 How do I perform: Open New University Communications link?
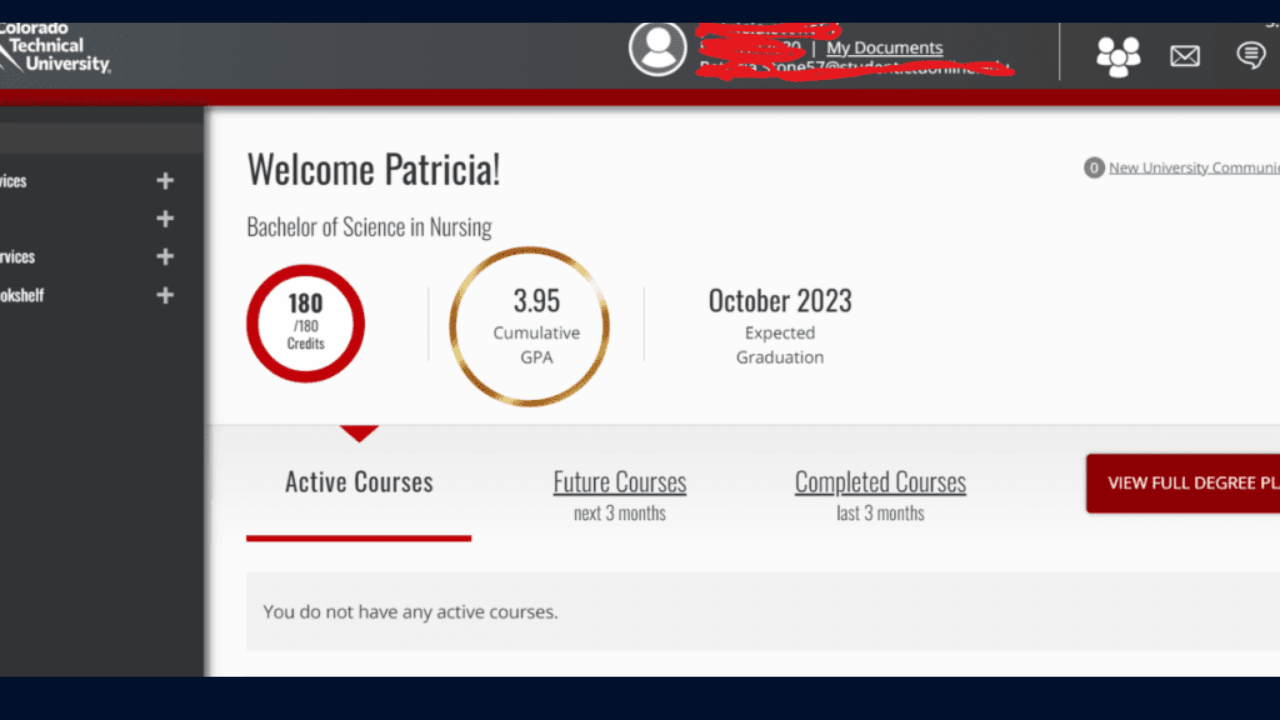coord(1194,168)
